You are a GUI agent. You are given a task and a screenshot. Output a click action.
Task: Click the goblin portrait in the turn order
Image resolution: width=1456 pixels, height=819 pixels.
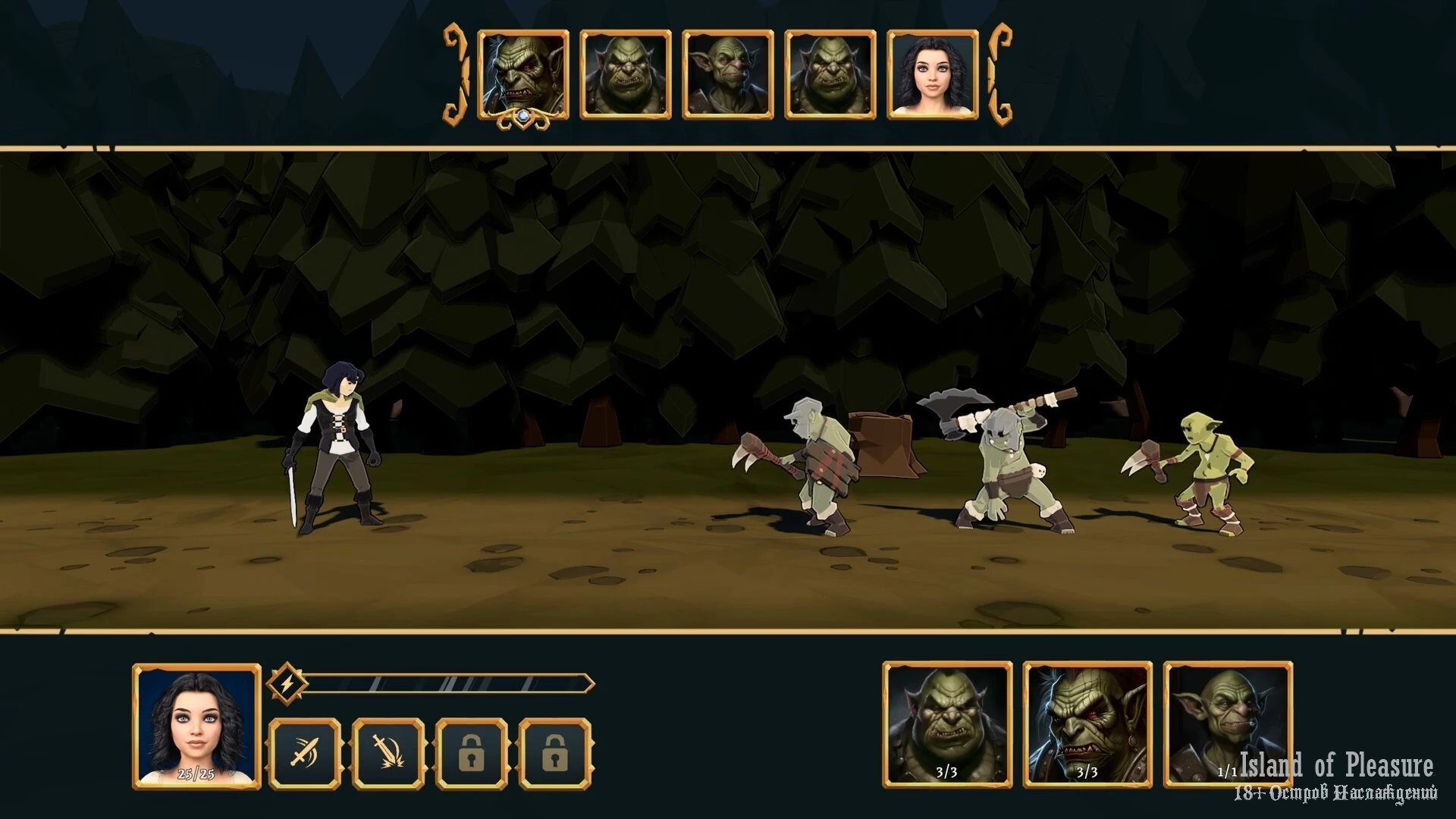tap(727, 75)
